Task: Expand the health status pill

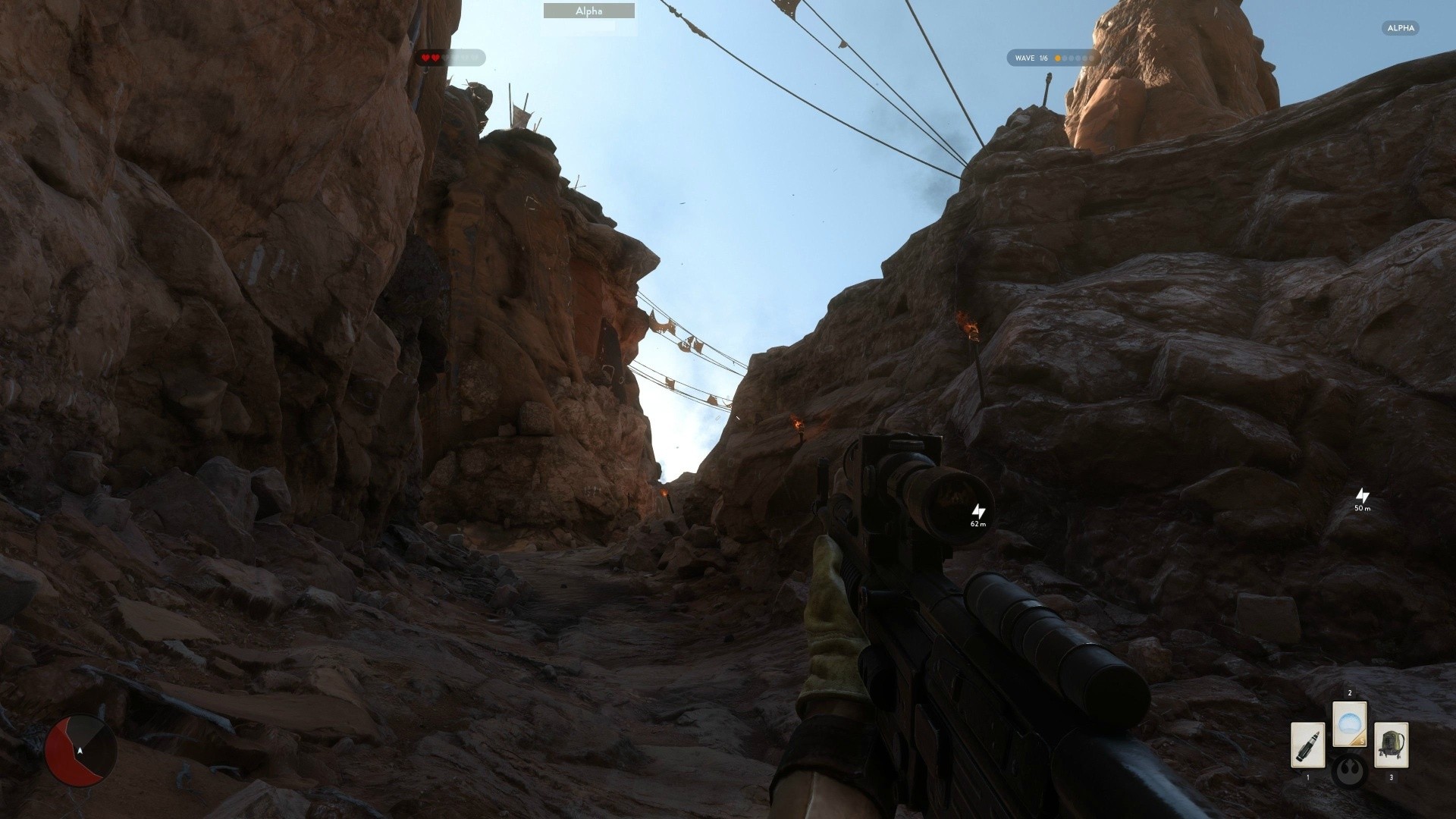Action: pos(453,58)
